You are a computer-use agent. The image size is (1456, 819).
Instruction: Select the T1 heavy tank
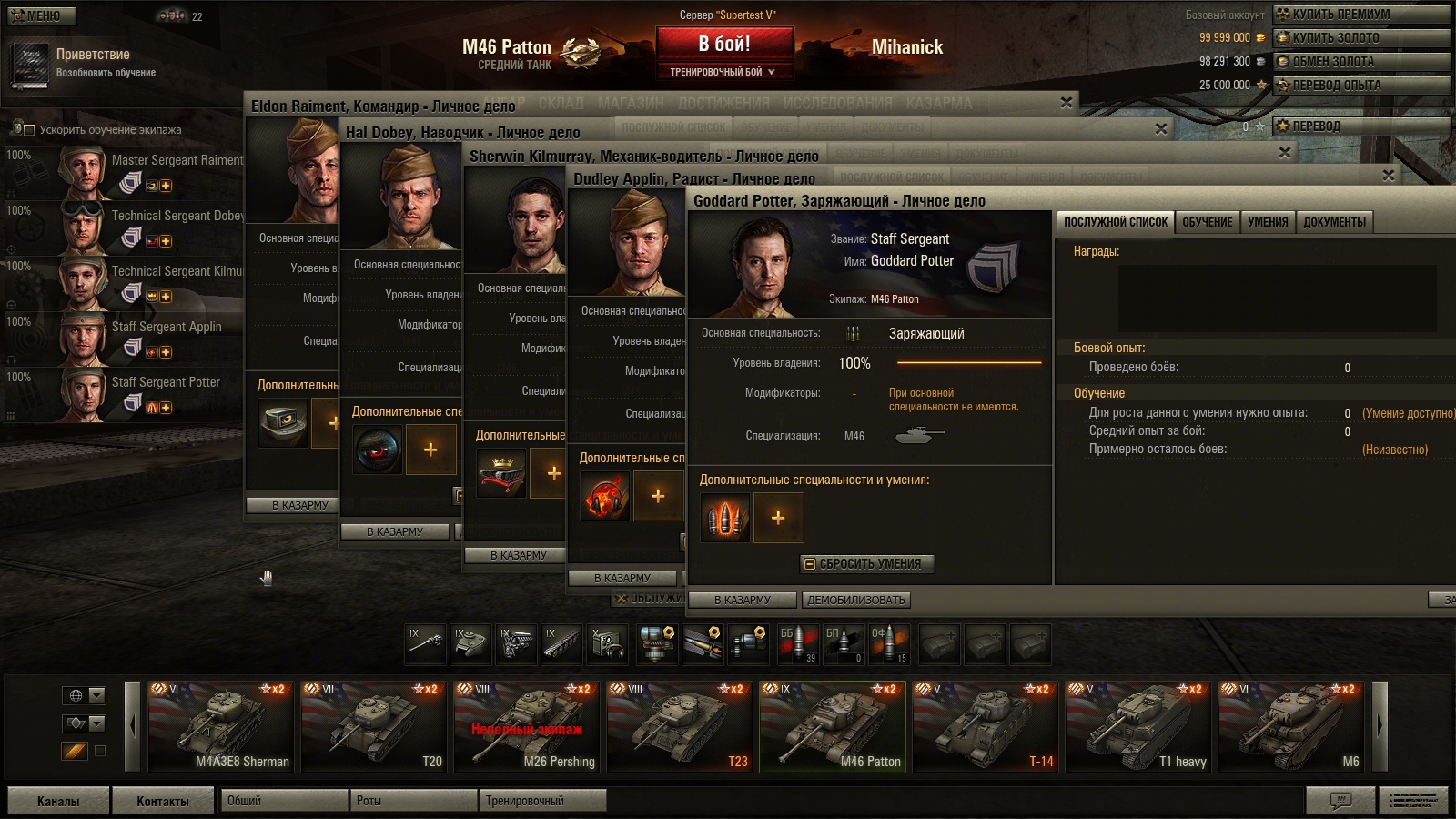(x=1138, y=726)
